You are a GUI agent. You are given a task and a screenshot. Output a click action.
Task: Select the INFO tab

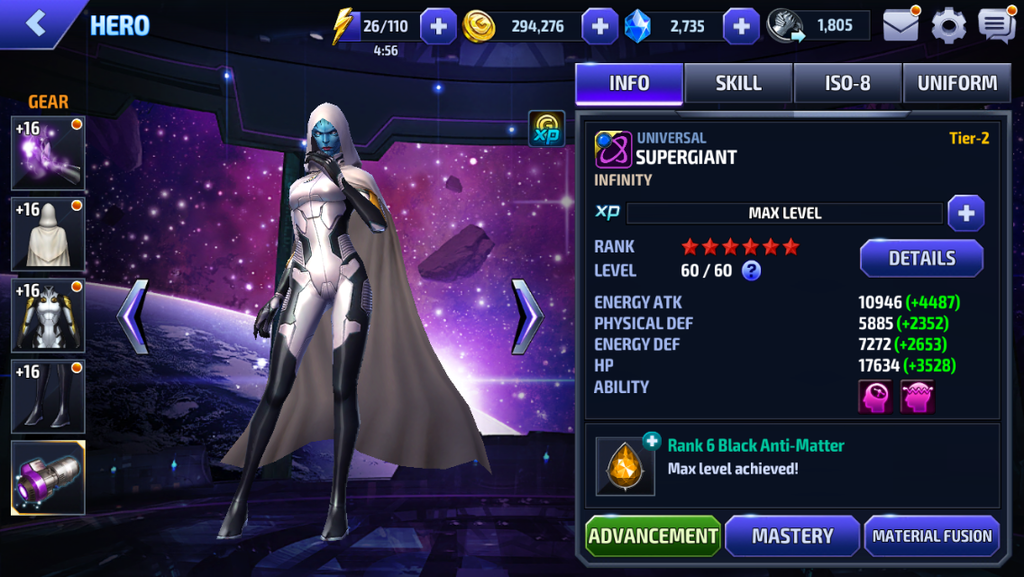tap(629, 84)
